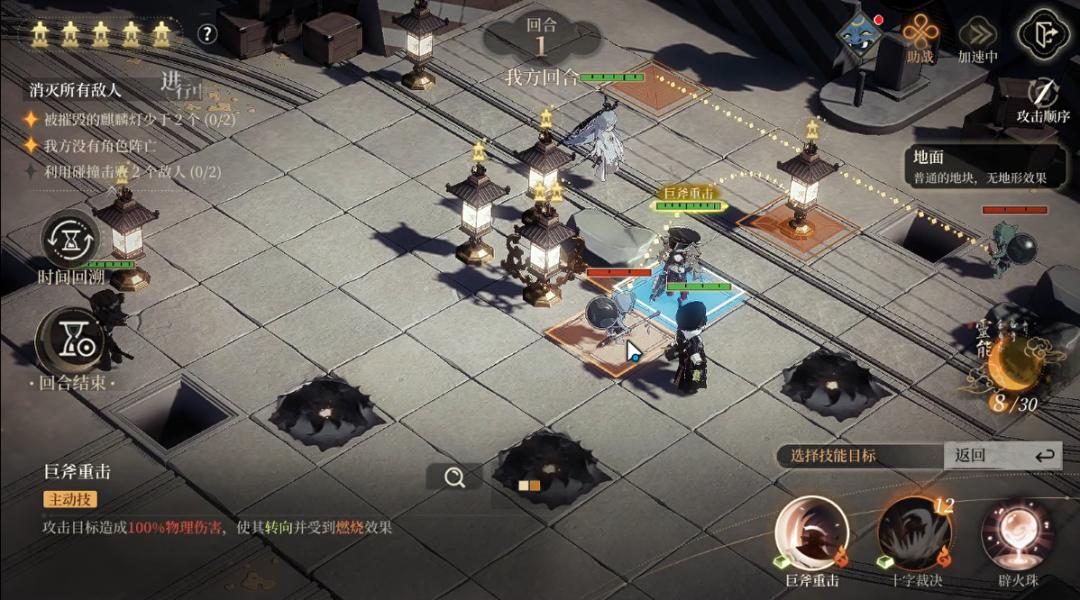Click the blue demon mask portrait
This screenshot has width=1080, height=600.
pos(860,34)
